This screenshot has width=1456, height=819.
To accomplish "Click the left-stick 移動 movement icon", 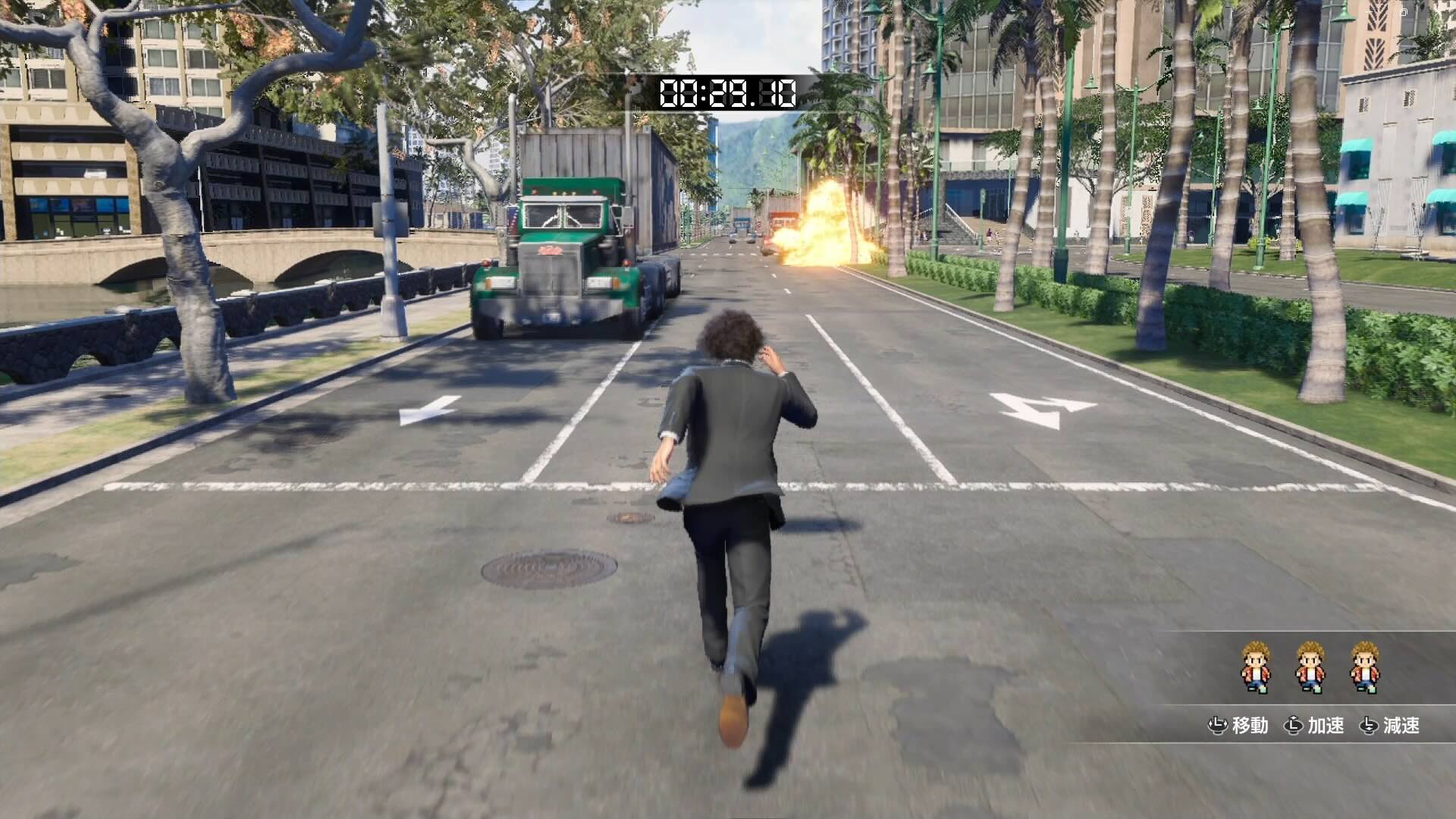I will tap(1218, 725).
